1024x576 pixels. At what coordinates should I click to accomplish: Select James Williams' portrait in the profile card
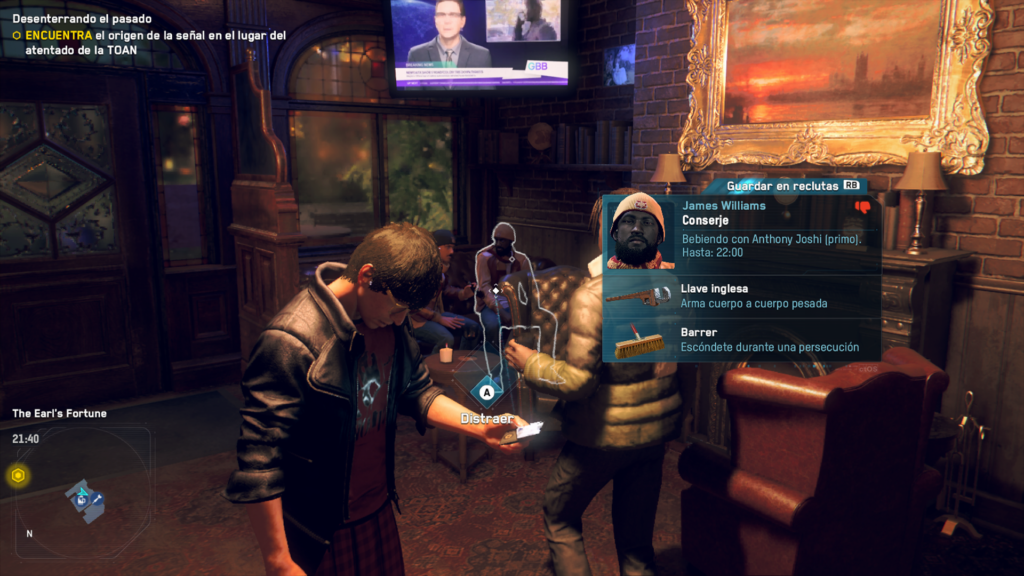639,231
